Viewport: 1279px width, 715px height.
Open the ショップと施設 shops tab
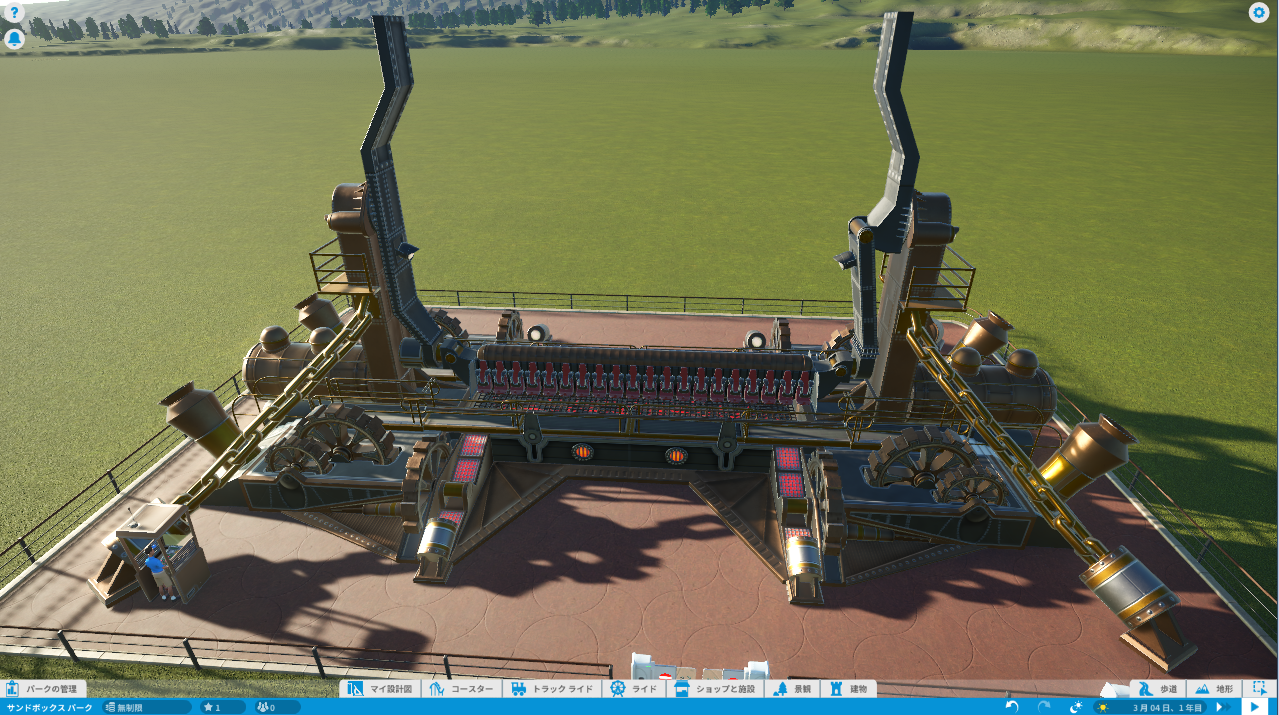(x=718, y=689)
